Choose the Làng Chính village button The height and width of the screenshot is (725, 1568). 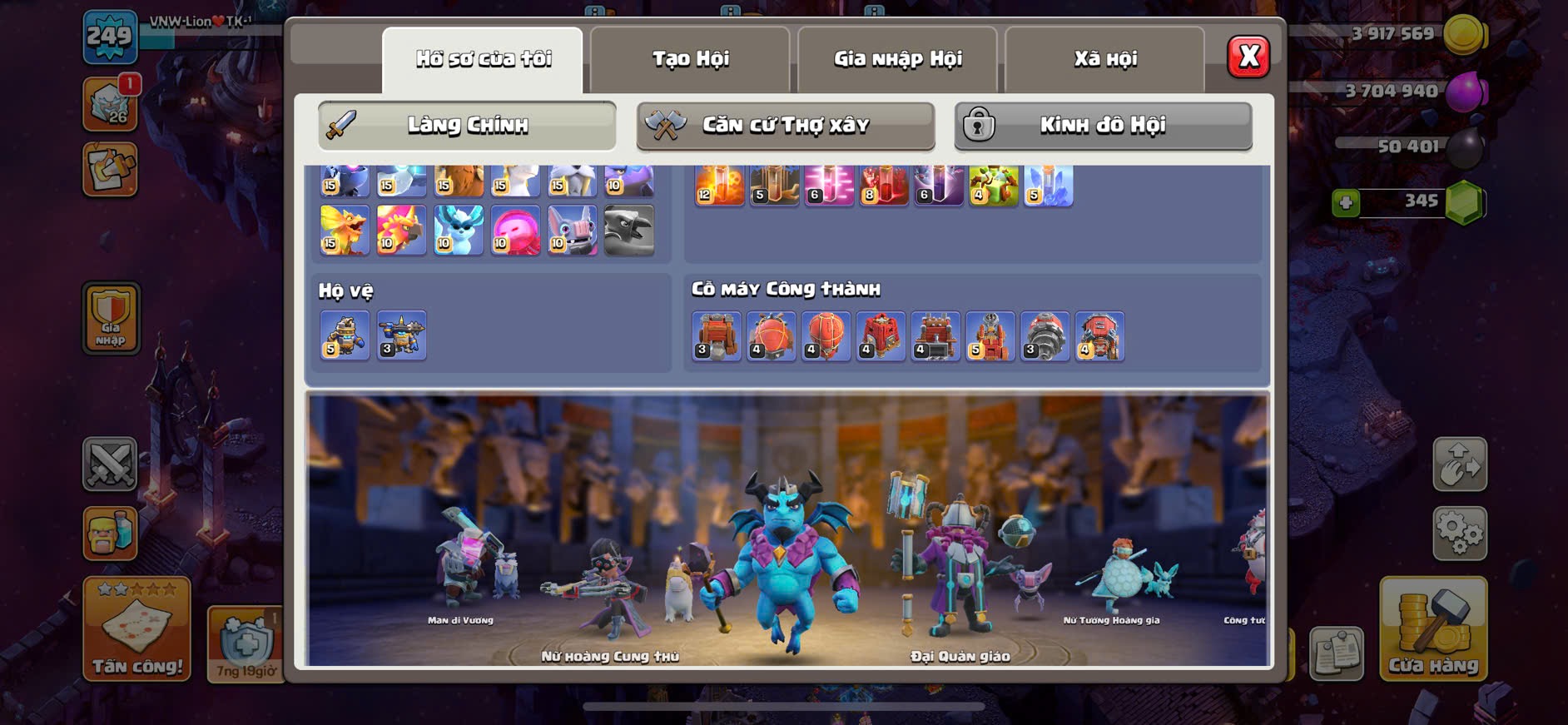pos(467,126)
